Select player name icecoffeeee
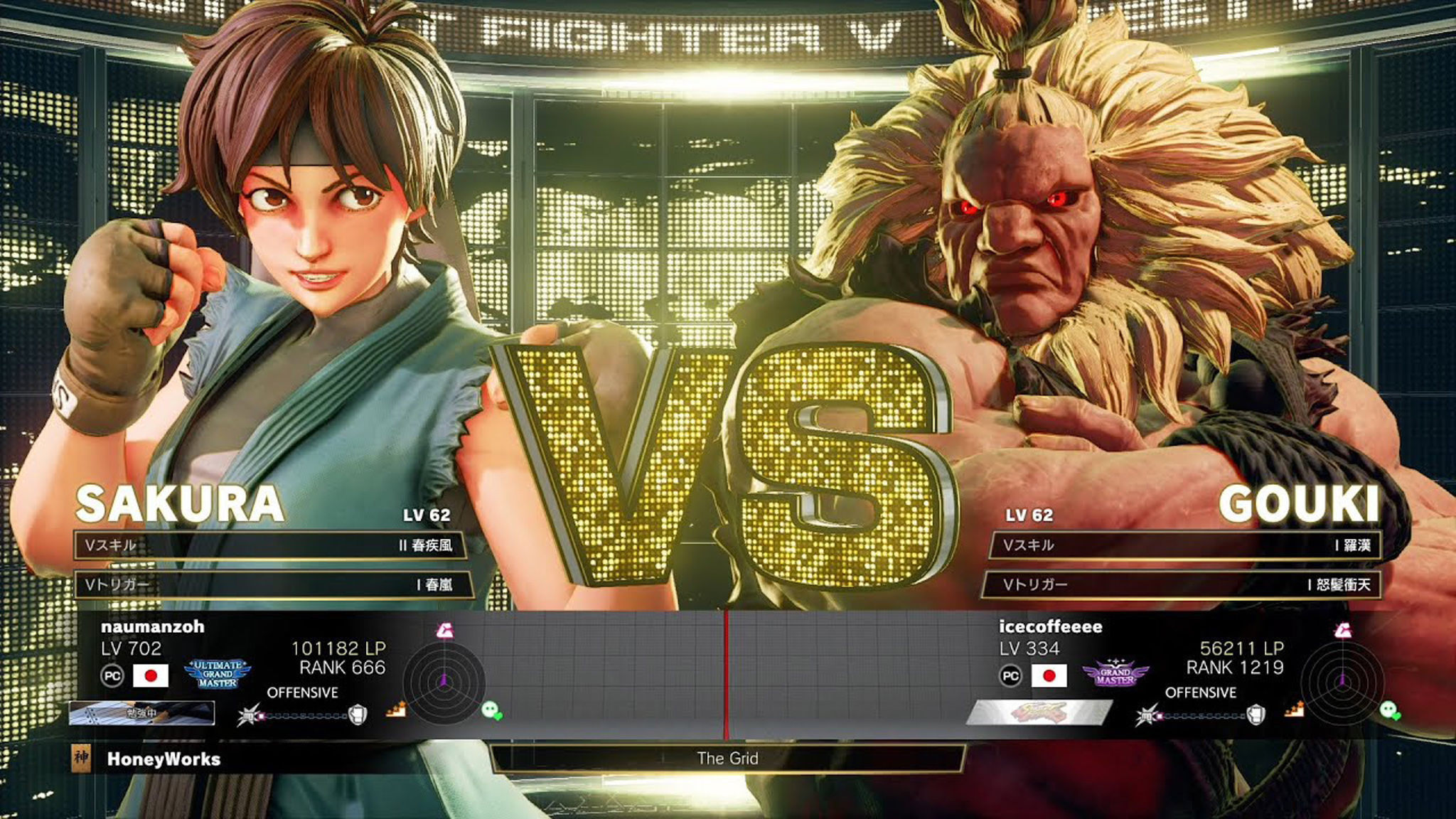This screenshot has width=1456, height=819. click(1050, 627)
